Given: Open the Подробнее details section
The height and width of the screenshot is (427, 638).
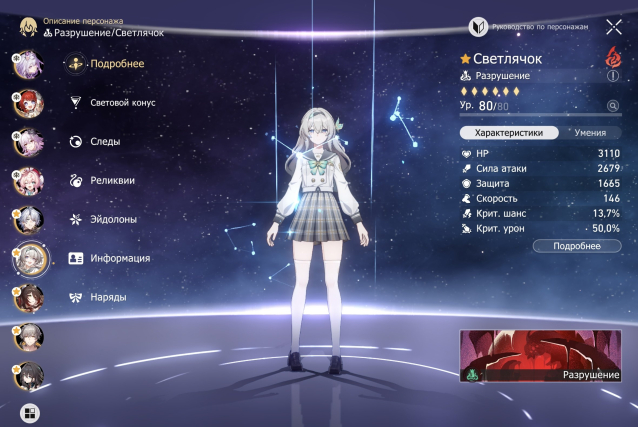Looking at the screenshot, I should pos(115,64).
